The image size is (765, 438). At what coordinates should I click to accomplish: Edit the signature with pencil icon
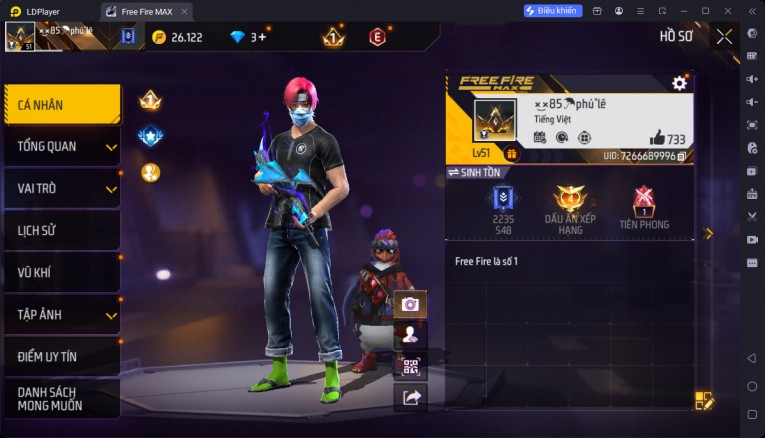click(704, 401)
